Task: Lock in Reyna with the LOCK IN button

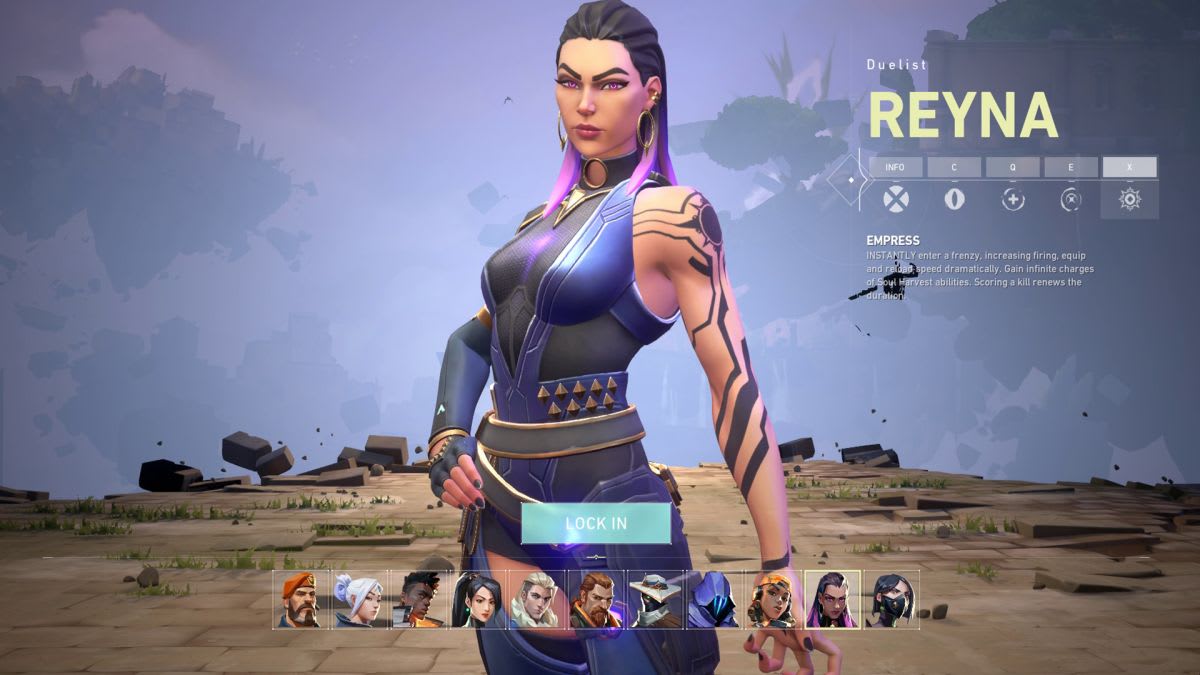Action: point(595,523)
